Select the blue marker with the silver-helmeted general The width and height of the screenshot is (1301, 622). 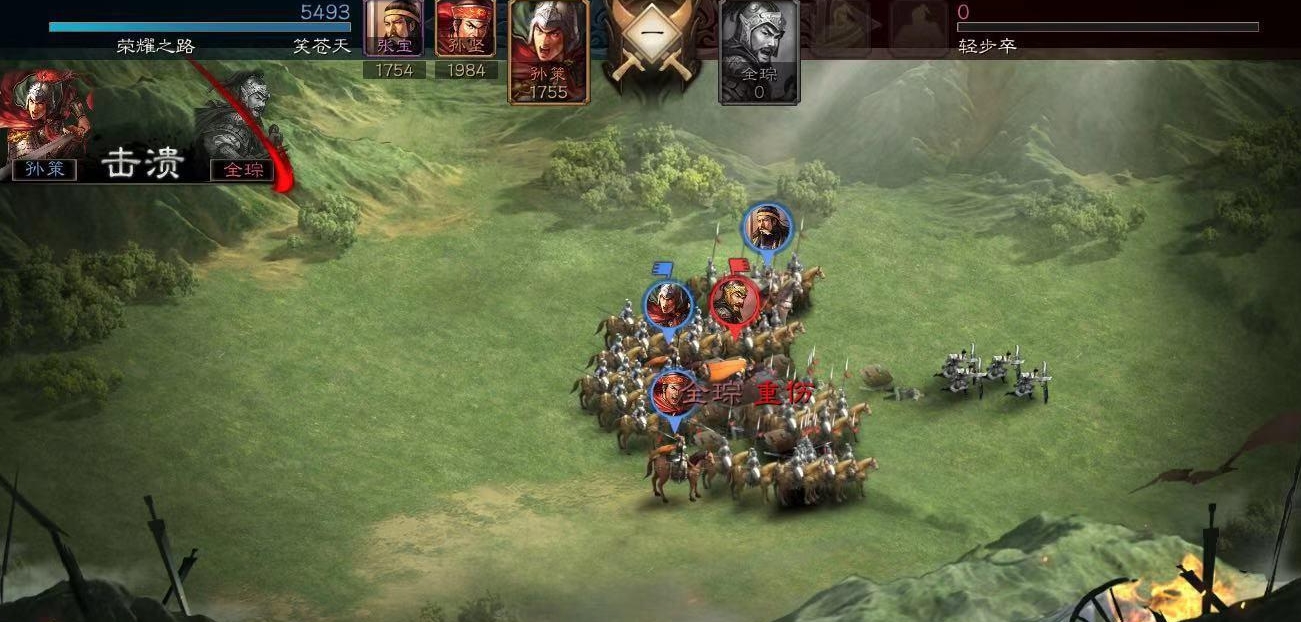pos(668,304)
